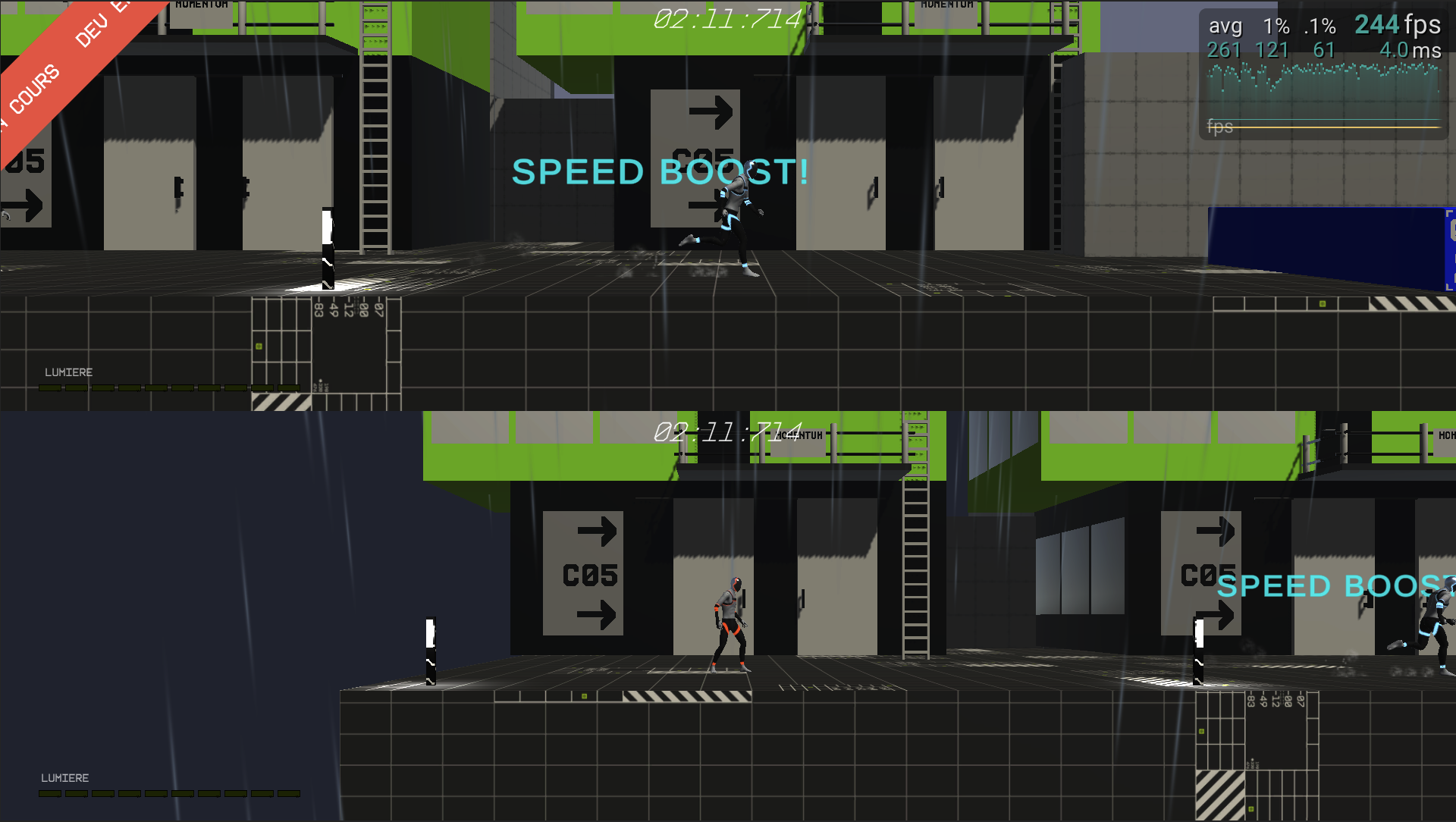Collapse the lower C05 signage panel

pyautogui.click(x=584, y=574)
